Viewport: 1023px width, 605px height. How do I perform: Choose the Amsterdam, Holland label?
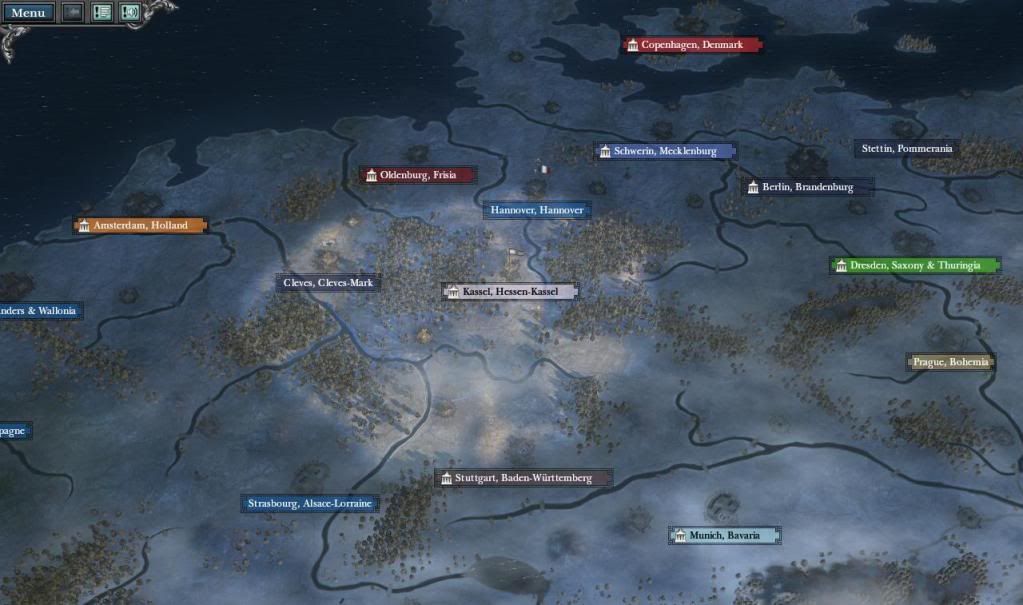[140, 226]
